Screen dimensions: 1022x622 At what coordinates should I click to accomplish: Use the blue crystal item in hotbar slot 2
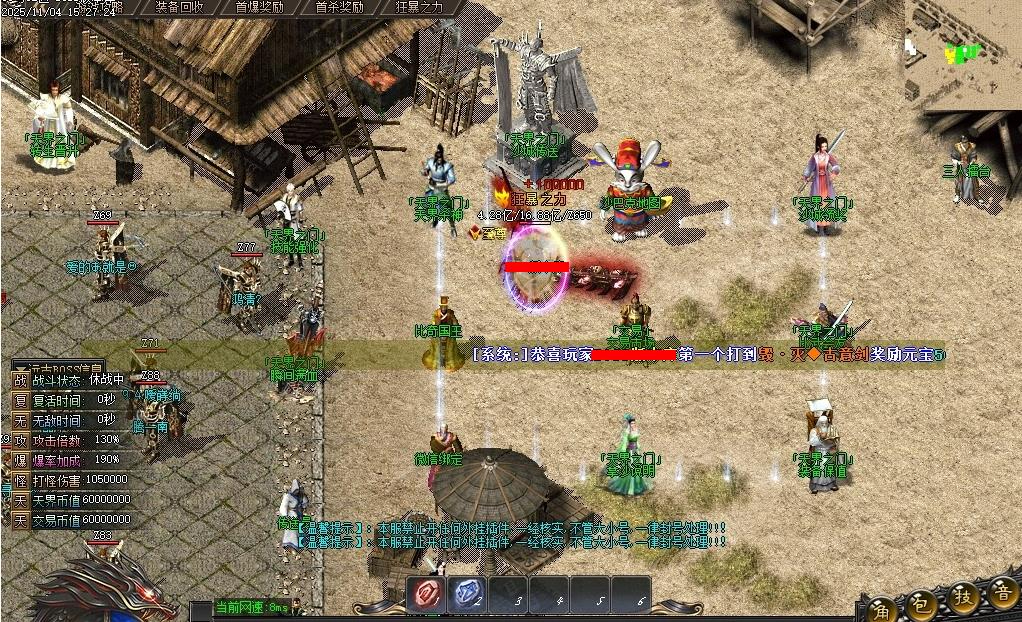(466, 595)
